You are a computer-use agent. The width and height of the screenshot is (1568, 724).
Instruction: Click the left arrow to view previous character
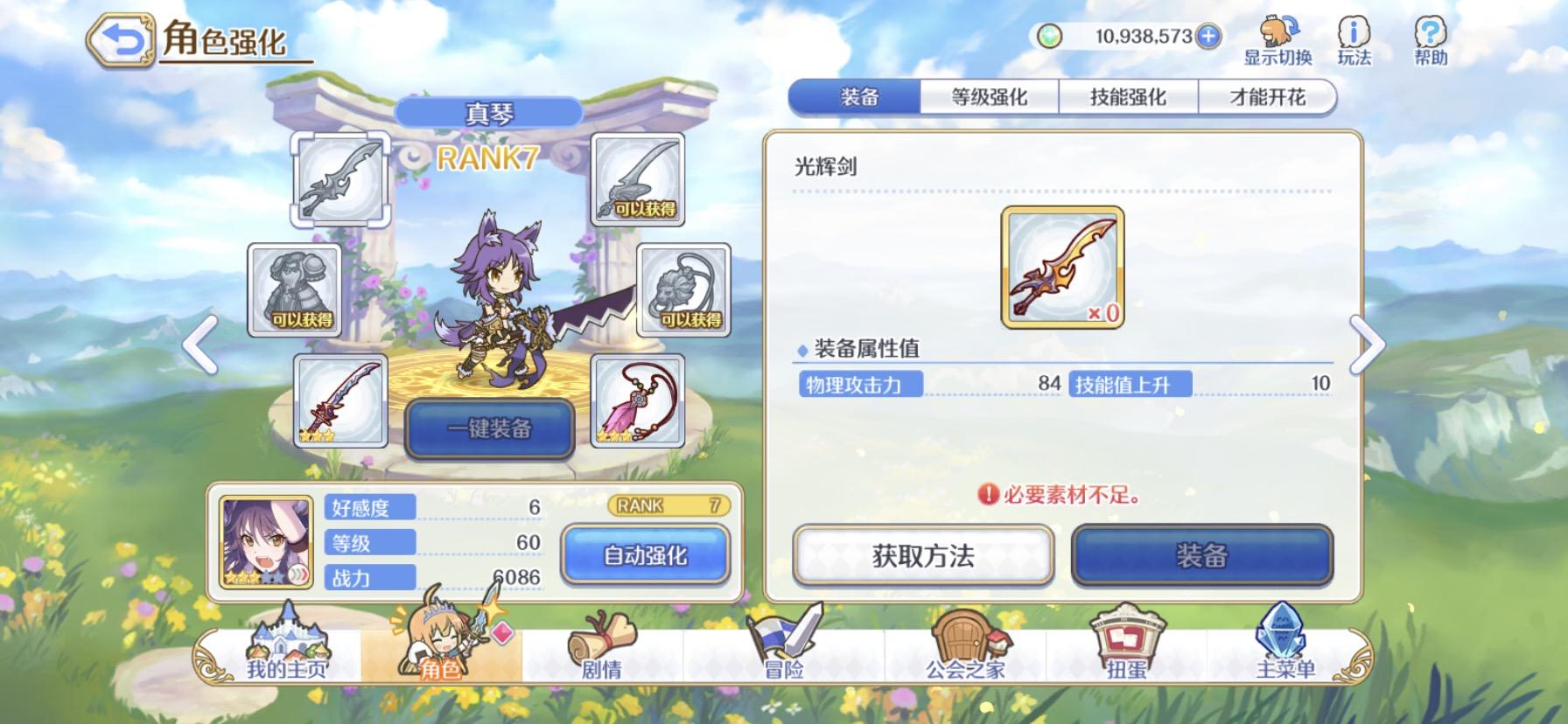[x=199, y=345]
